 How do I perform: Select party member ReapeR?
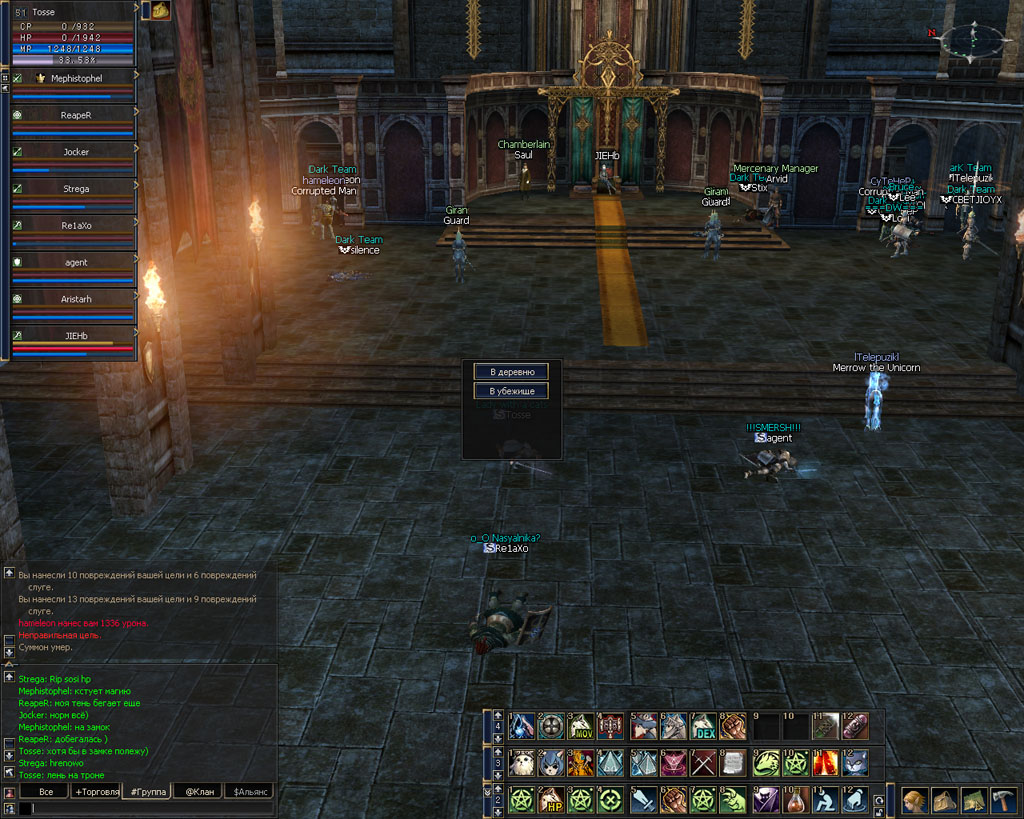click(76, 116)
